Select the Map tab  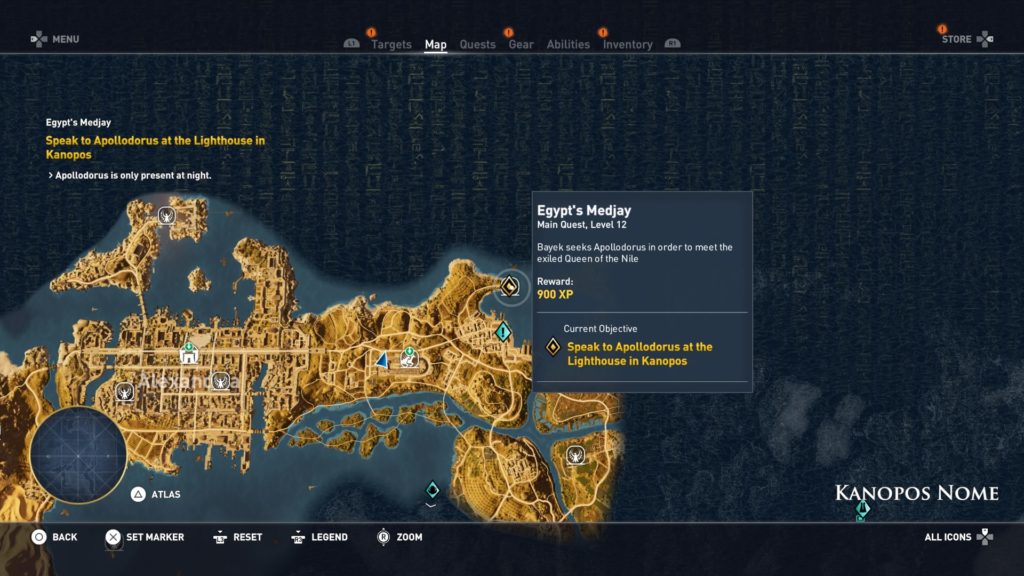pos(435,44)
